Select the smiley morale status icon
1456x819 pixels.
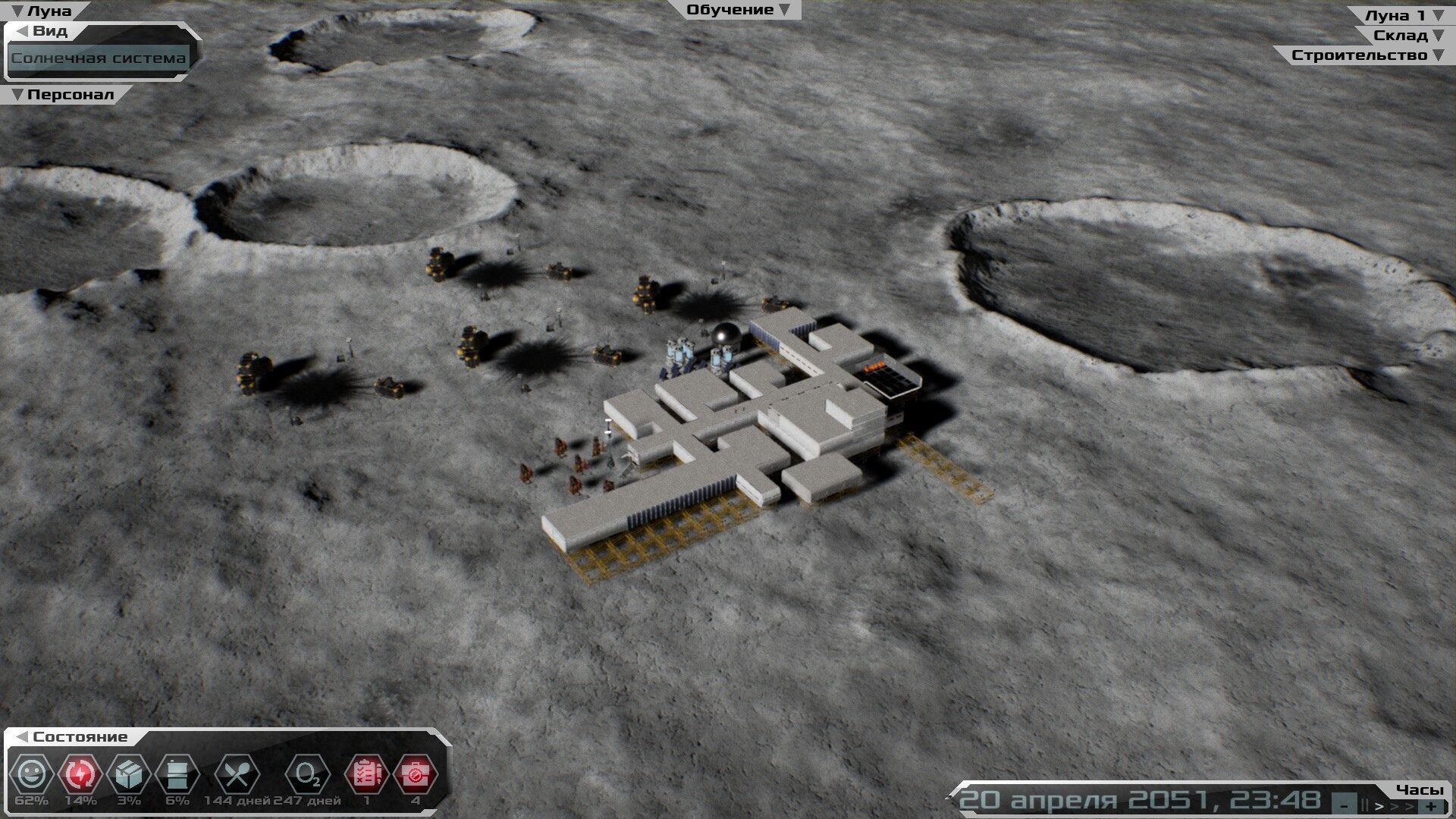[31, 774]
